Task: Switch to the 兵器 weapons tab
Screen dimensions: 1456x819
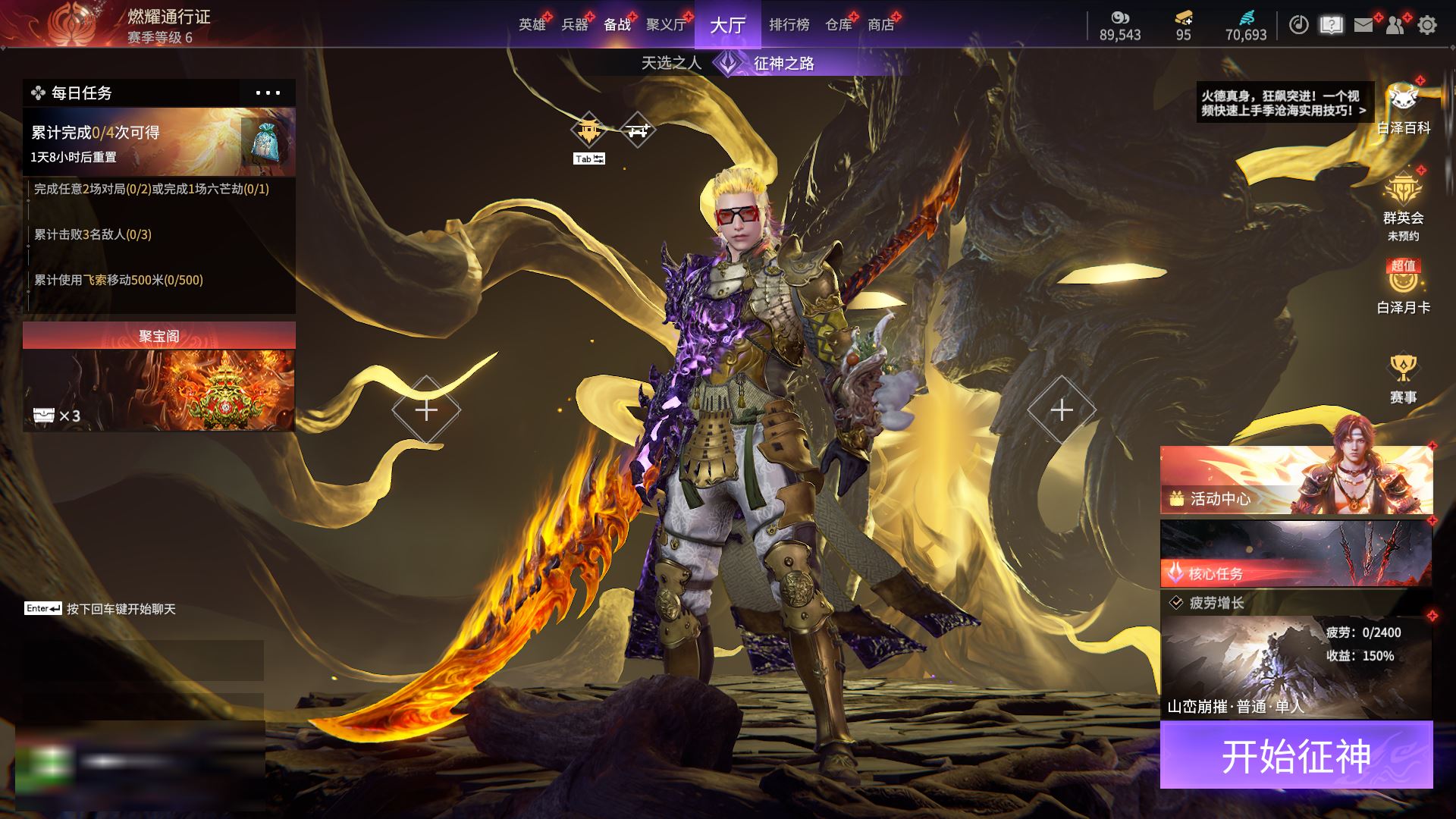Action: [x=574, y=25]
